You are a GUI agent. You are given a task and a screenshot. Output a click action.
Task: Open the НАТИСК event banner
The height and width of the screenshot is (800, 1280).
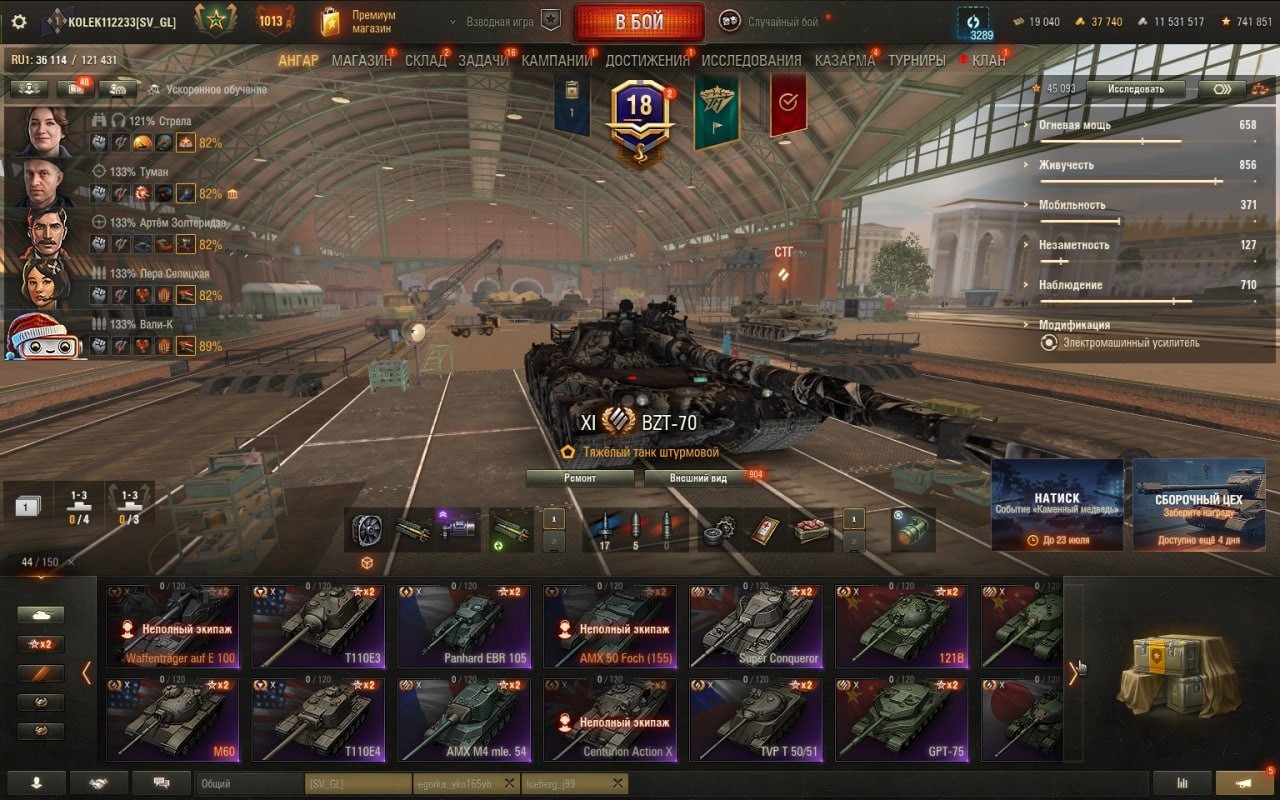(1057, 505)
